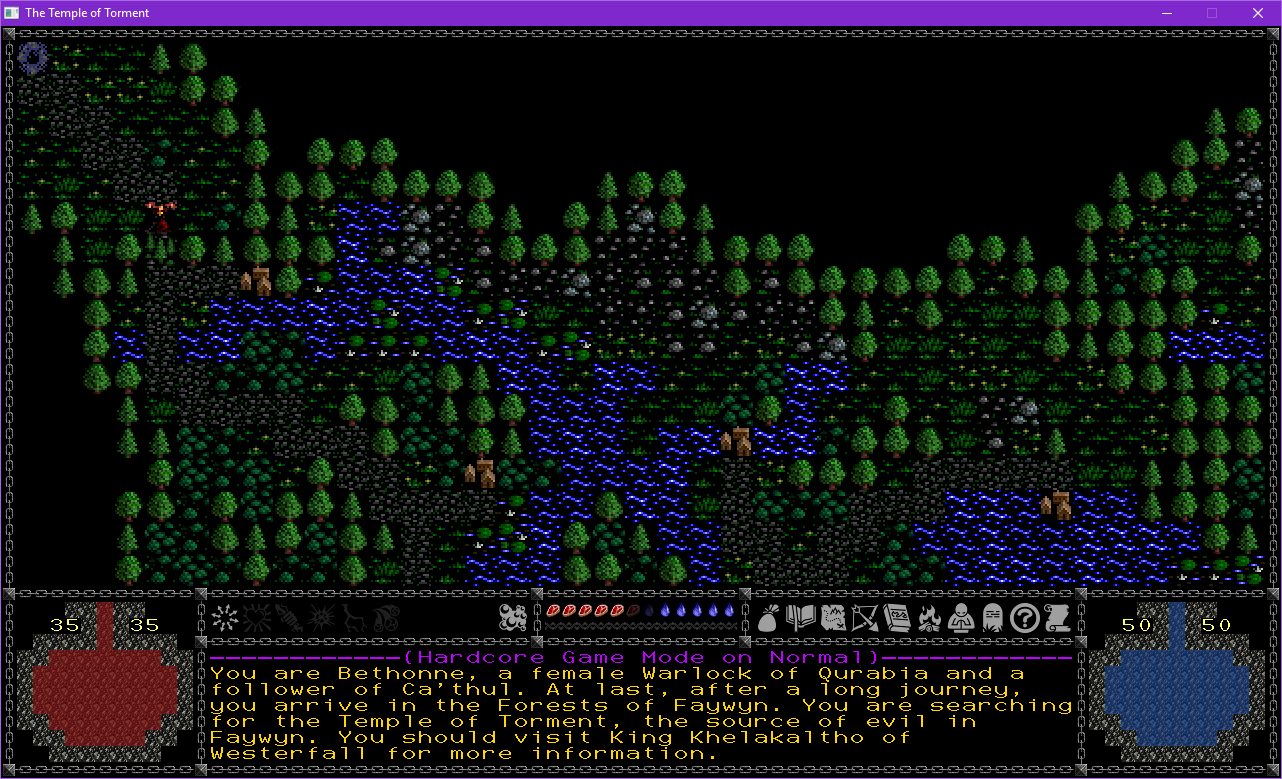This screenshot has height=779, width=1282.
Task: Click the Temple of Torment title bar icon
Action: (x=10, y=12)
